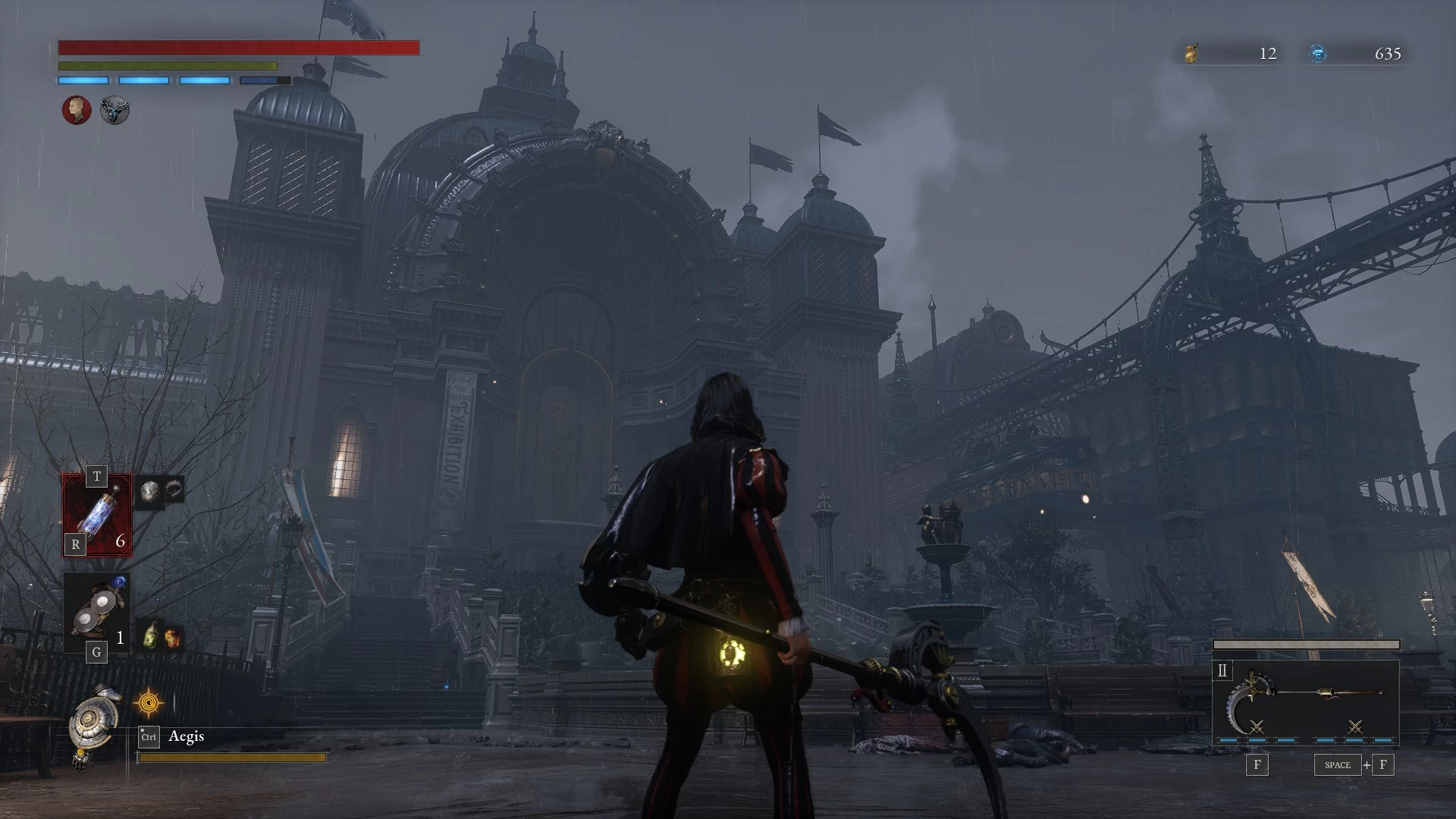Viewport: 1456px width, 819px height.
Task: Click the gold coin pouch icon
Action: 1191,53
